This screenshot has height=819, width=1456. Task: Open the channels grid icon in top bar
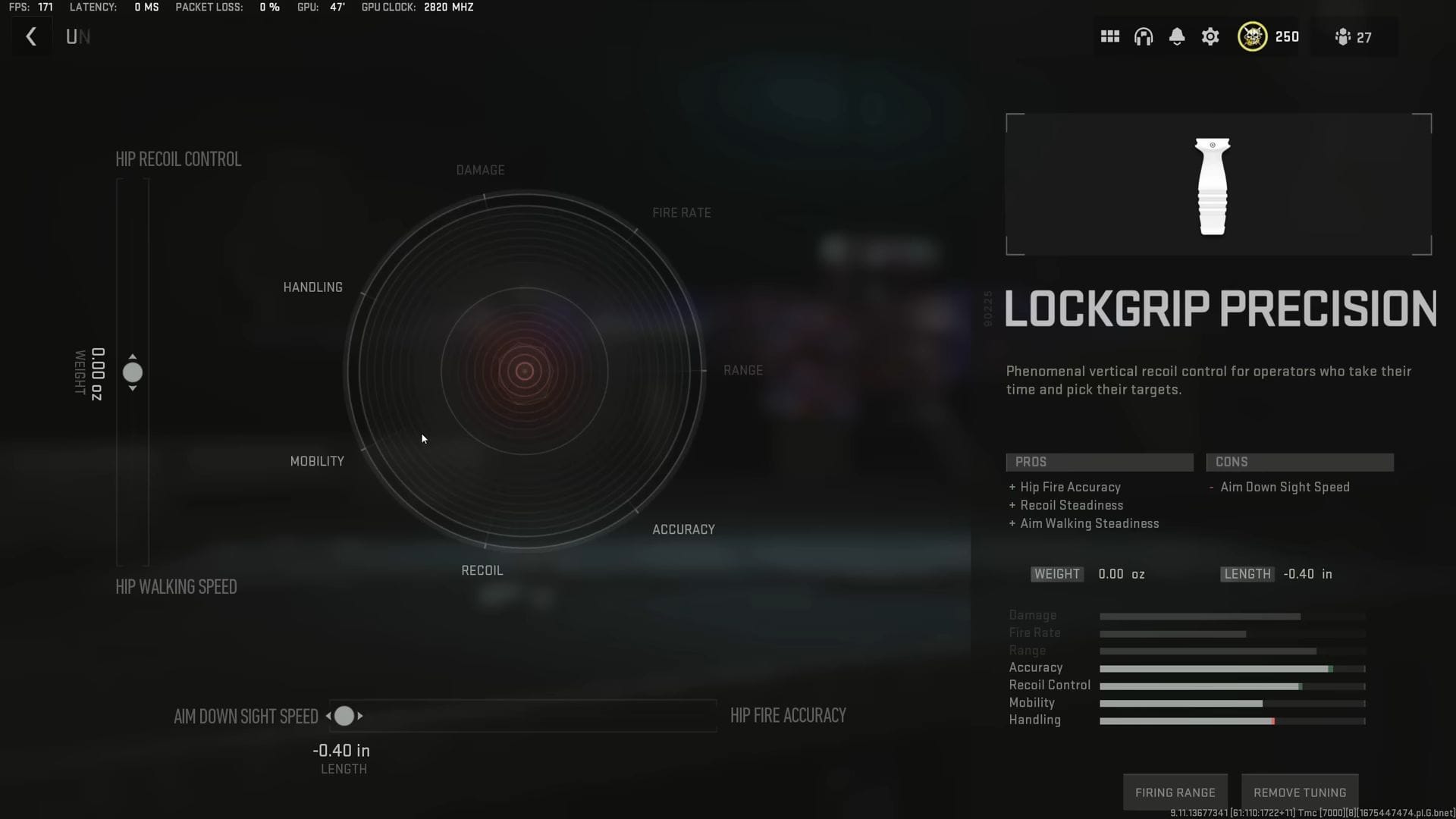coord(1109,36)
